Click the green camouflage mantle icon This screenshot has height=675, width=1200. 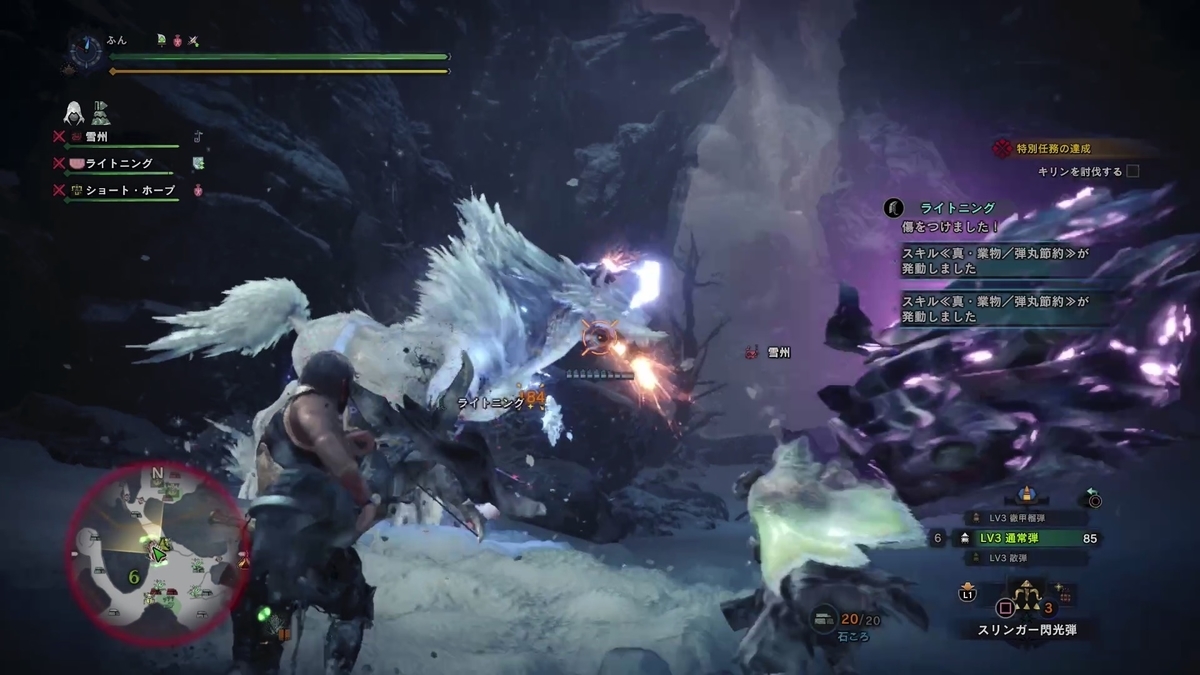tap(101, 112)
